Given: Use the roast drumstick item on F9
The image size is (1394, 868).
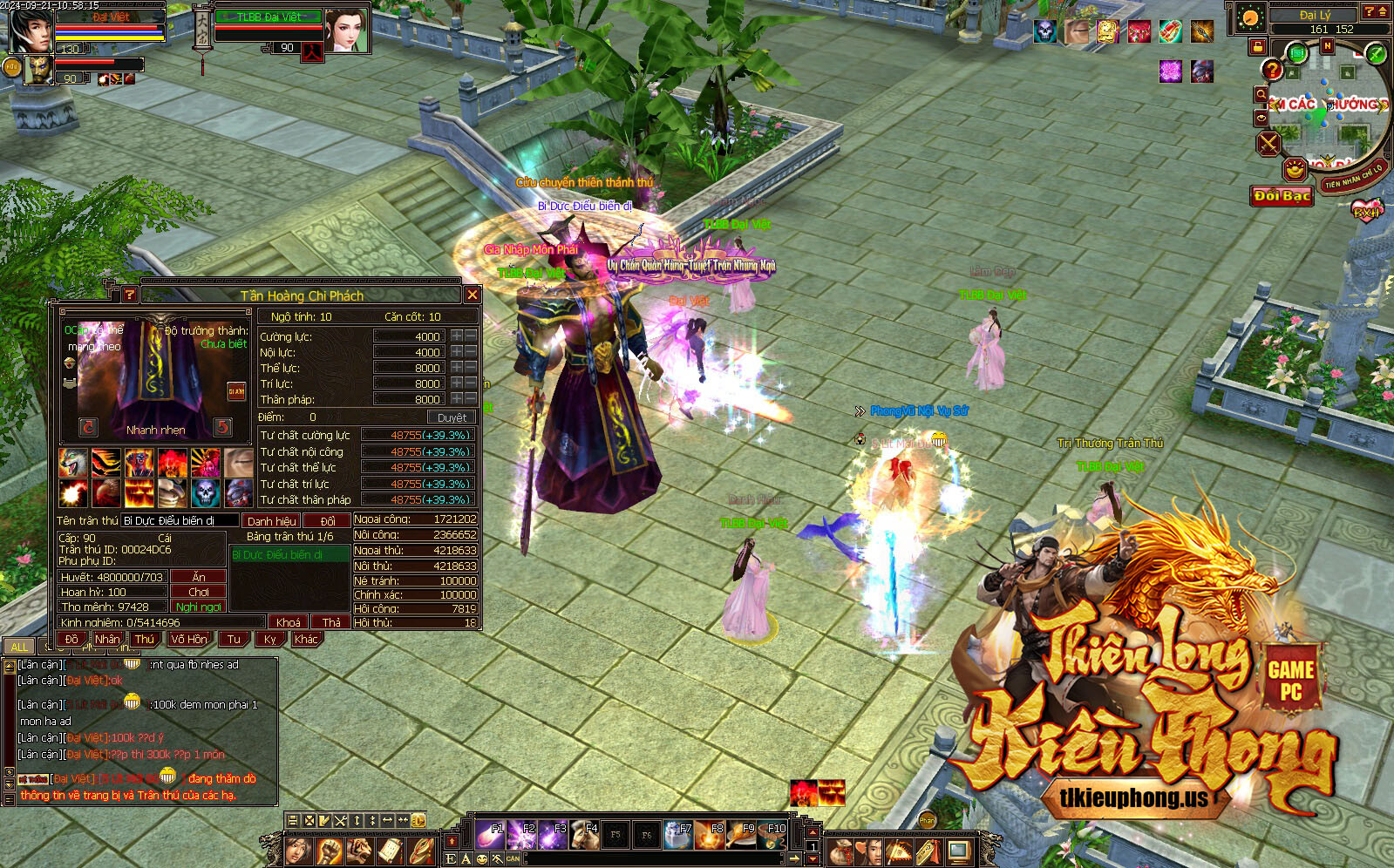Looking at the screenshot, I should (x=741, y=835).
